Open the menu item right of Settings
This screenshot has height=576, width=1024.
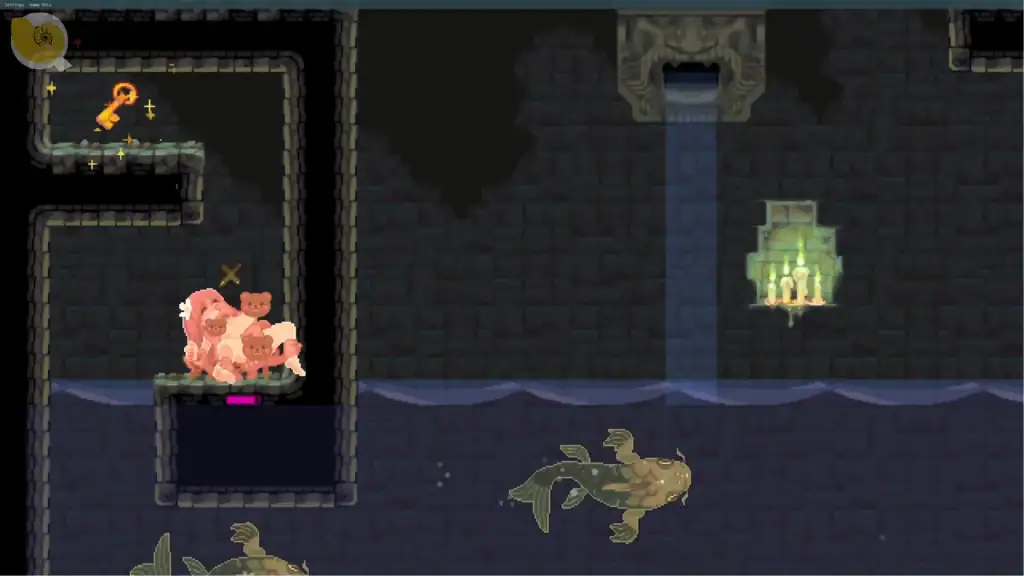[x=40, y=5]
